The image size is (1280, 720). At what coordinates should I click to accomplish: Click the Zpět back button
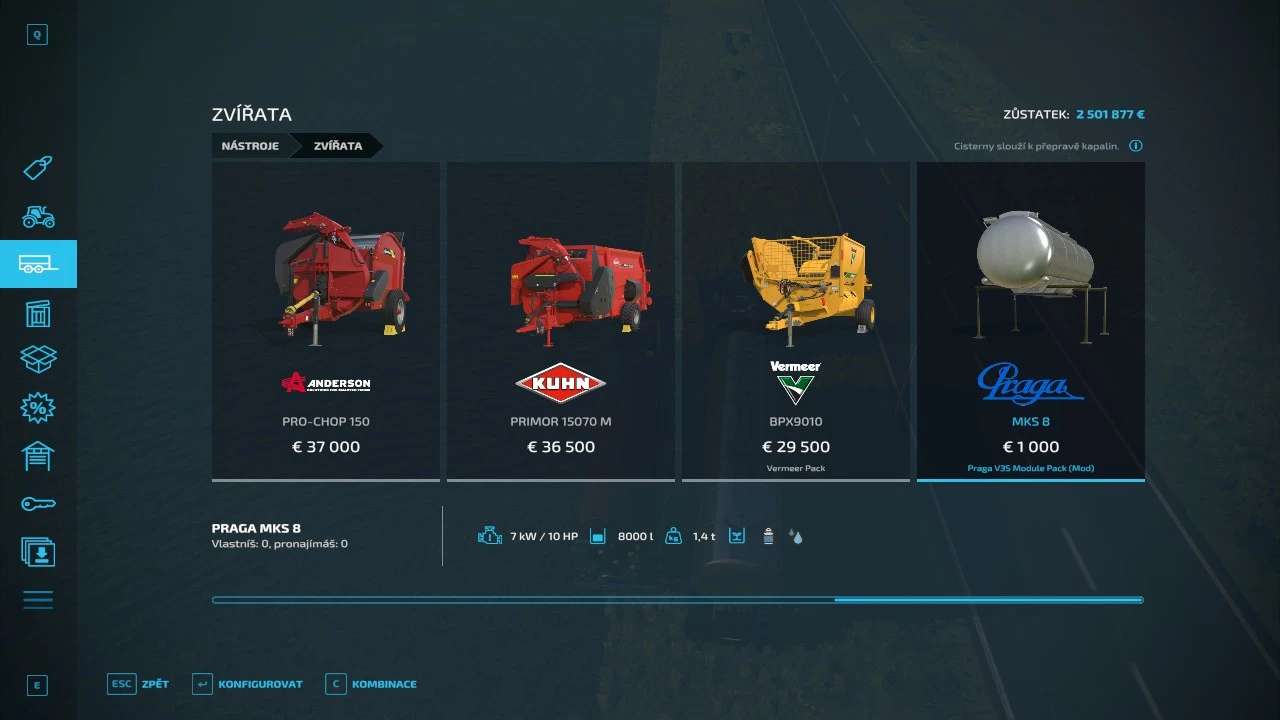click(139, 684)
